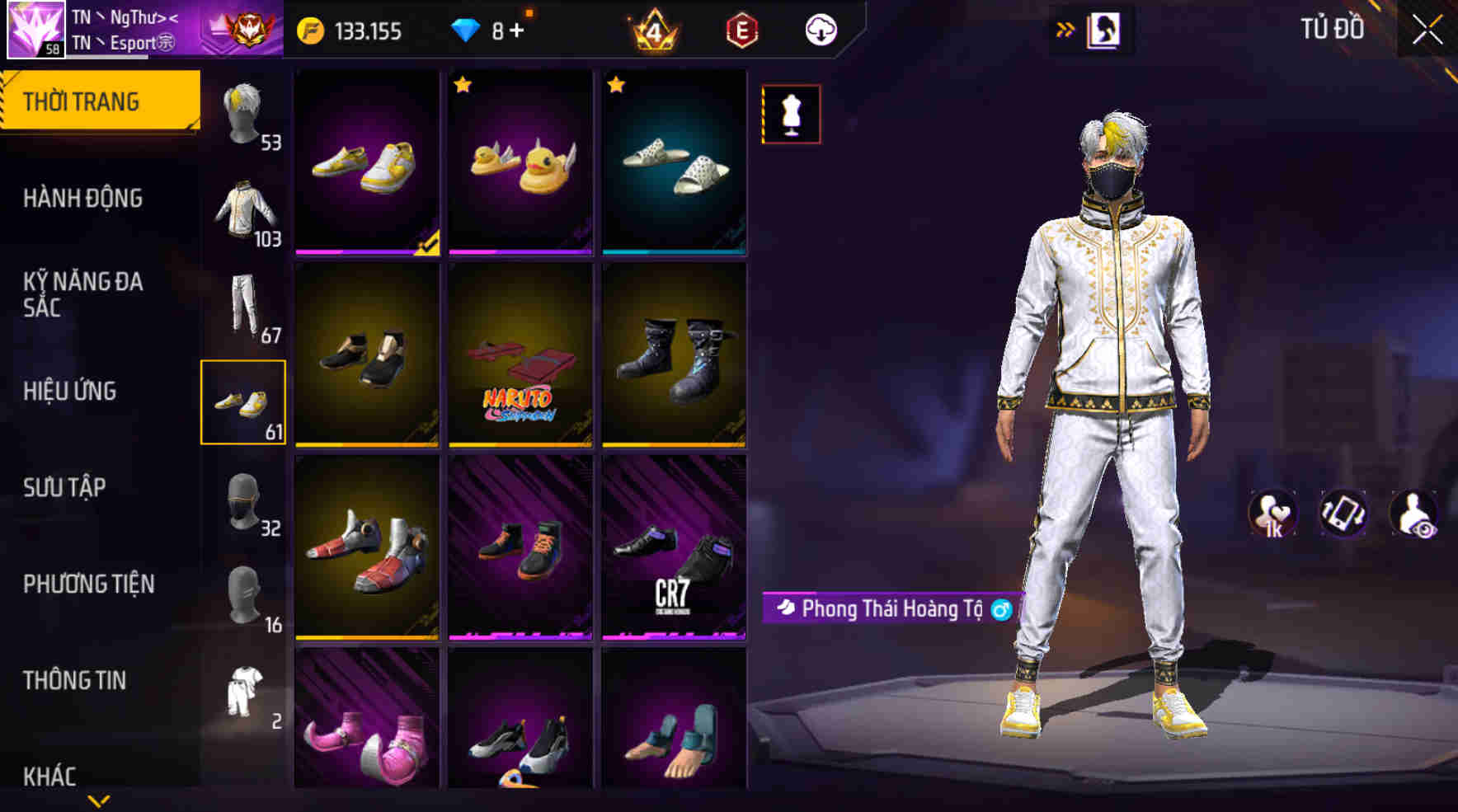This screenshot has width=1458, height=812.
Task: Switch to the PHƯƠNG TIỆN section
Action: (x=89, y=584)
